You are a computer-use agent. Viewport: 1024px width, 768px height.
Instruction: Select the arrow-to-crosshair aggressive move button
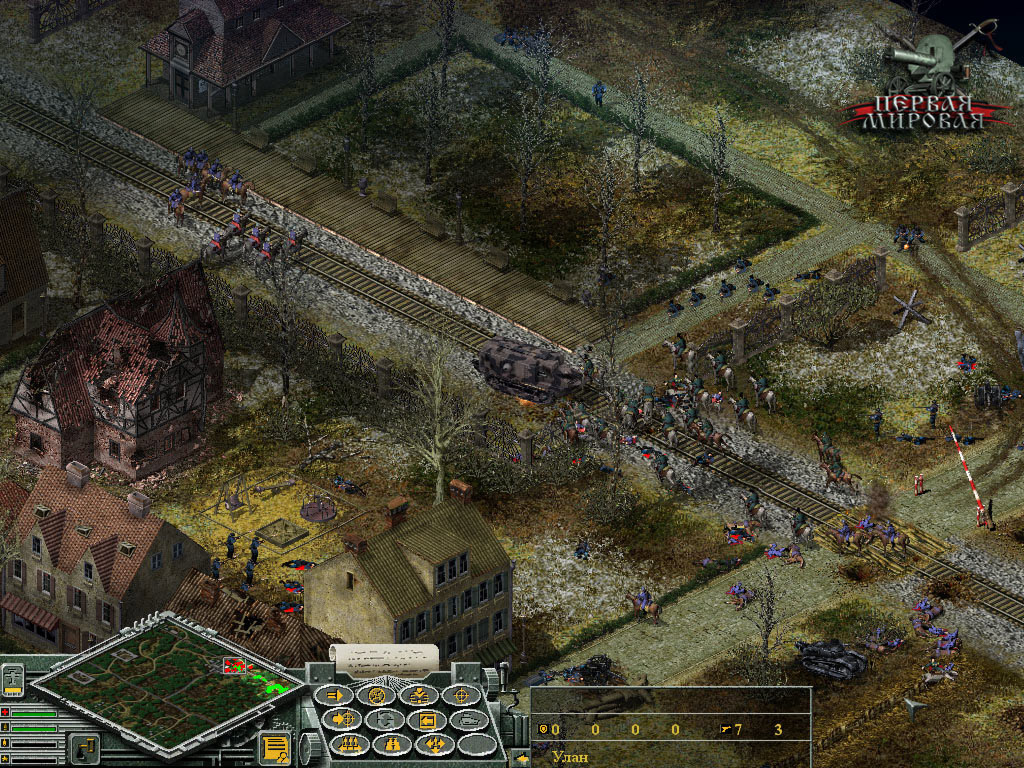click(343, 720)
